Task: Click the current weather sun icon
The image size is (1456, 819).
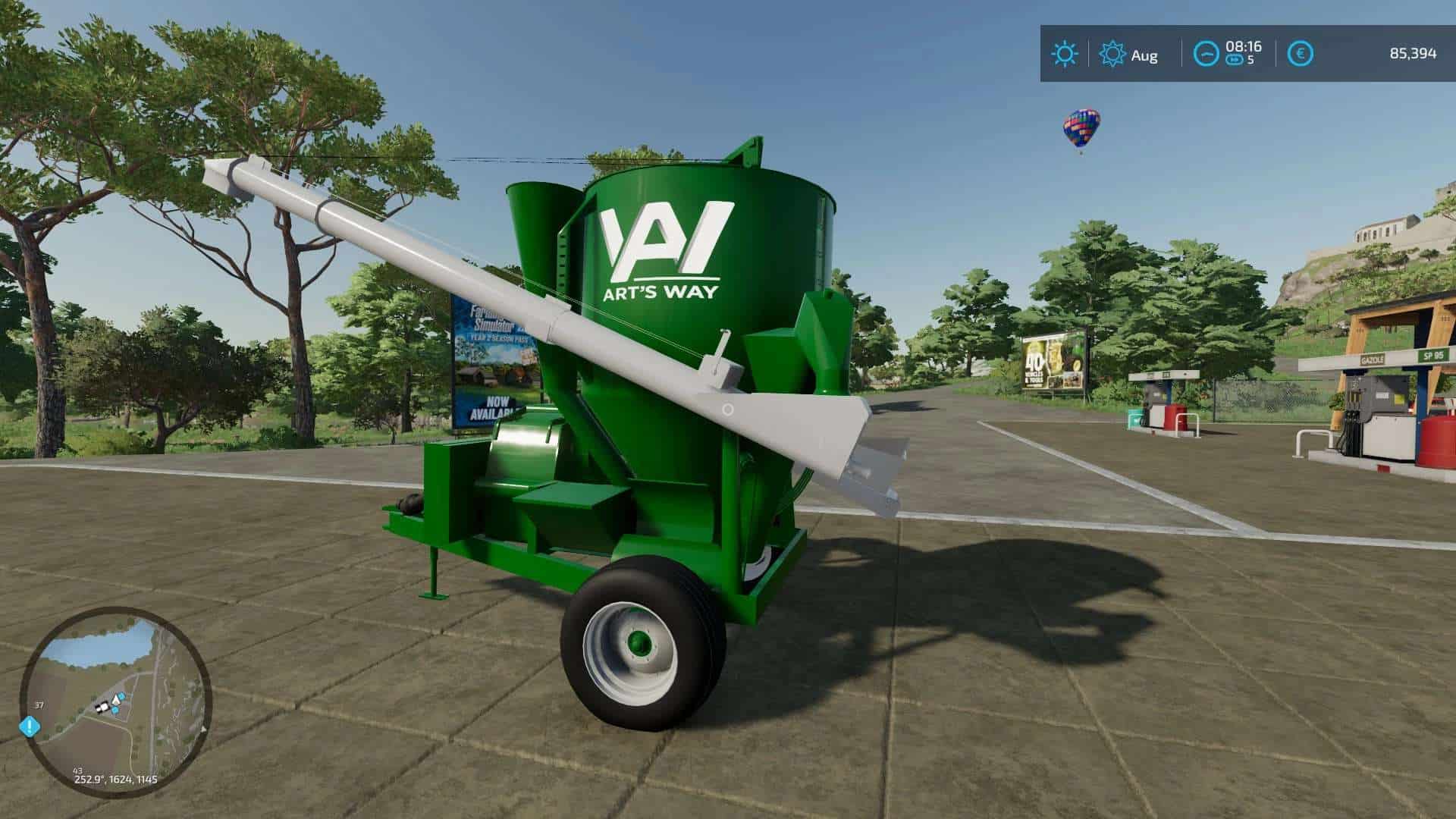Action: [x=1065, y=52]
